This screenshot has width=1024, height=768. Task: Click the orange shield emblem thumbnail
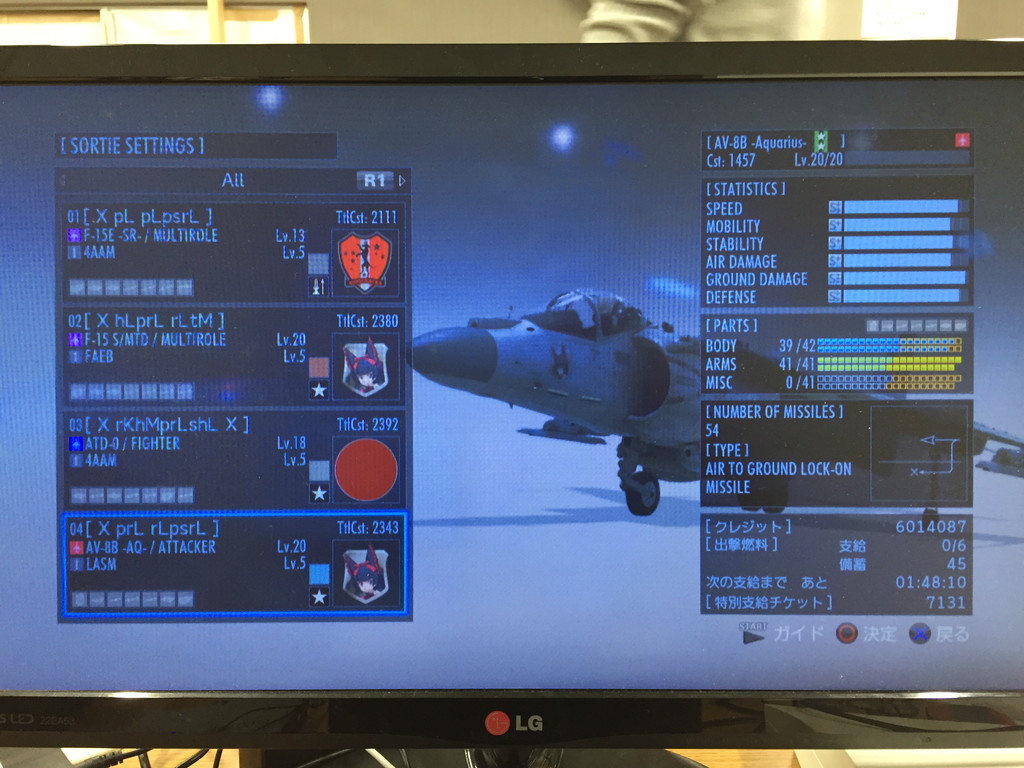point(365,263)
